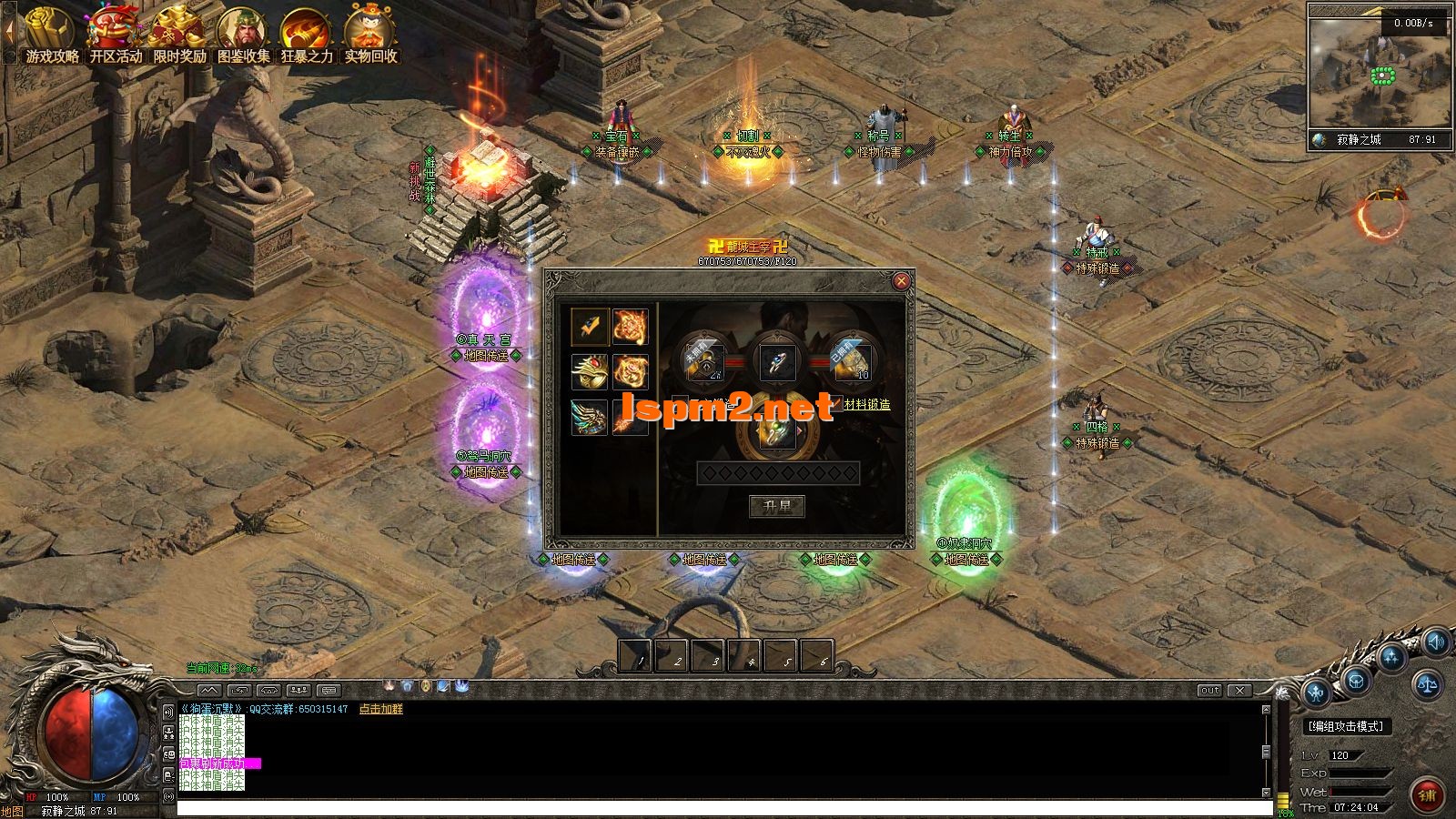This screenshot has height=819, width=1456.
Task: Open the balance scales trade icon
Action: click(1425, 682)
